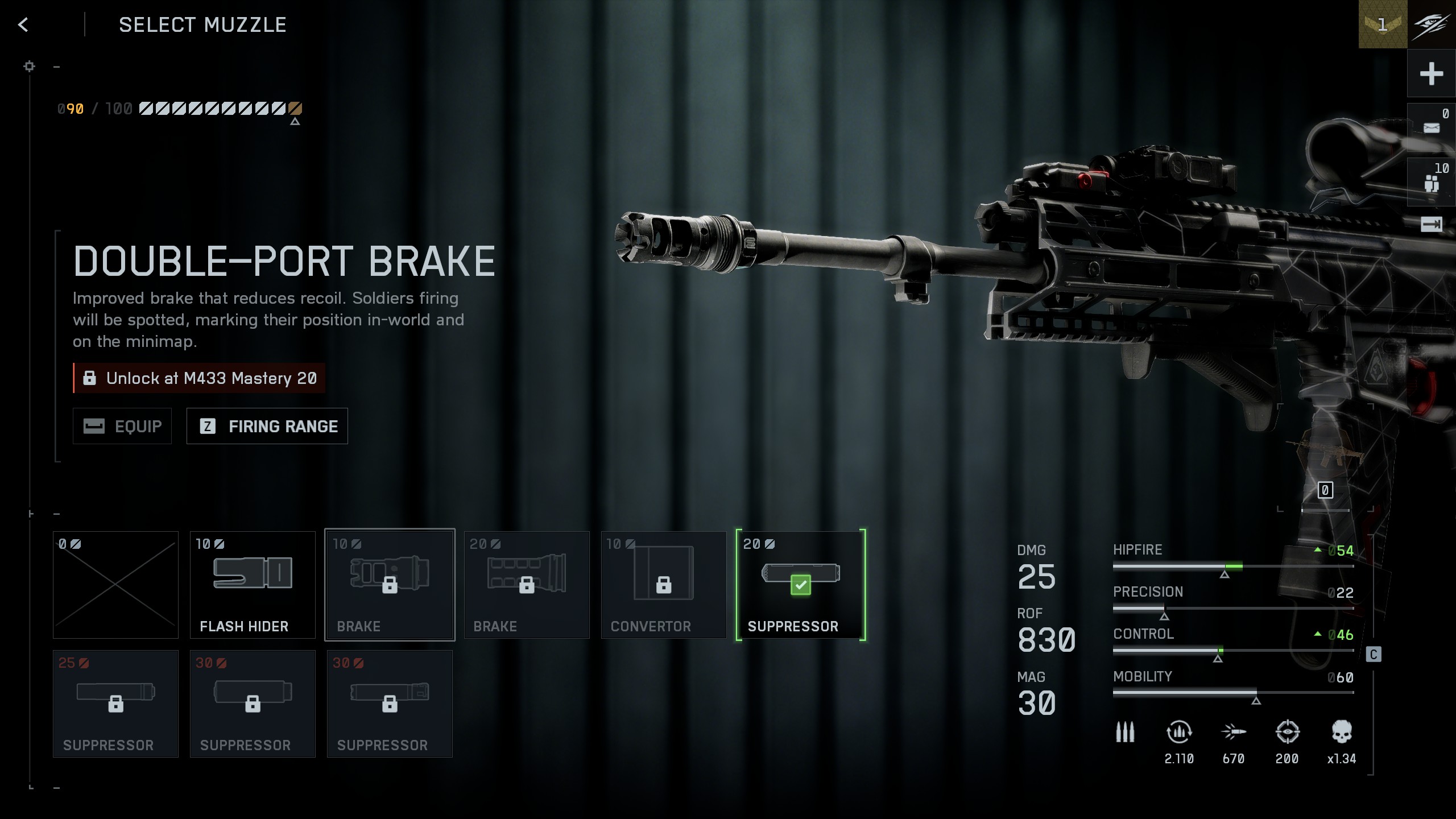The width and height of the screenshot is (1456, 819).
Task: Select the empty no-muzzle slot
Action: tap(115, 585)
